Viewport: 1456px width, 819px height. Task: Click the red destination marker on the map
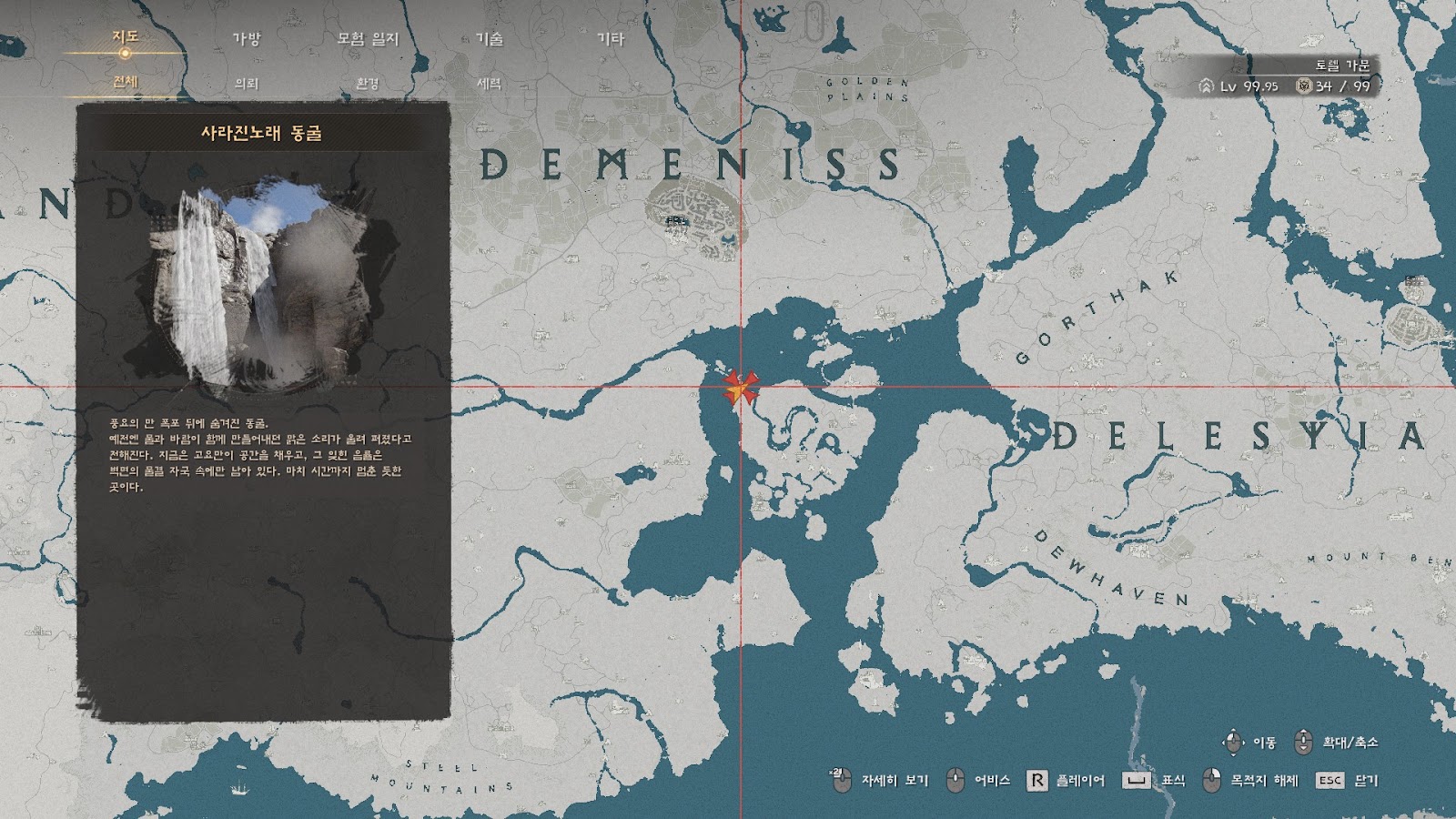[x=740, y=388]
